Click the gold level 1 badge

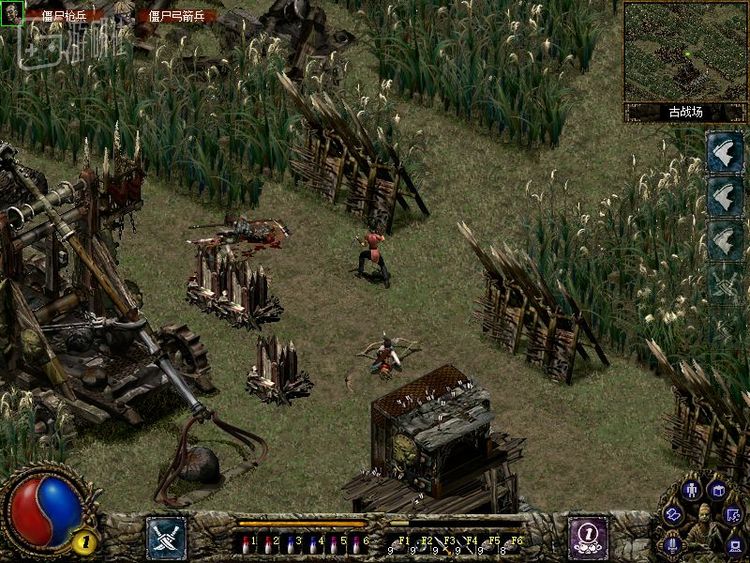pyautogui.click(x=84, y=543)
